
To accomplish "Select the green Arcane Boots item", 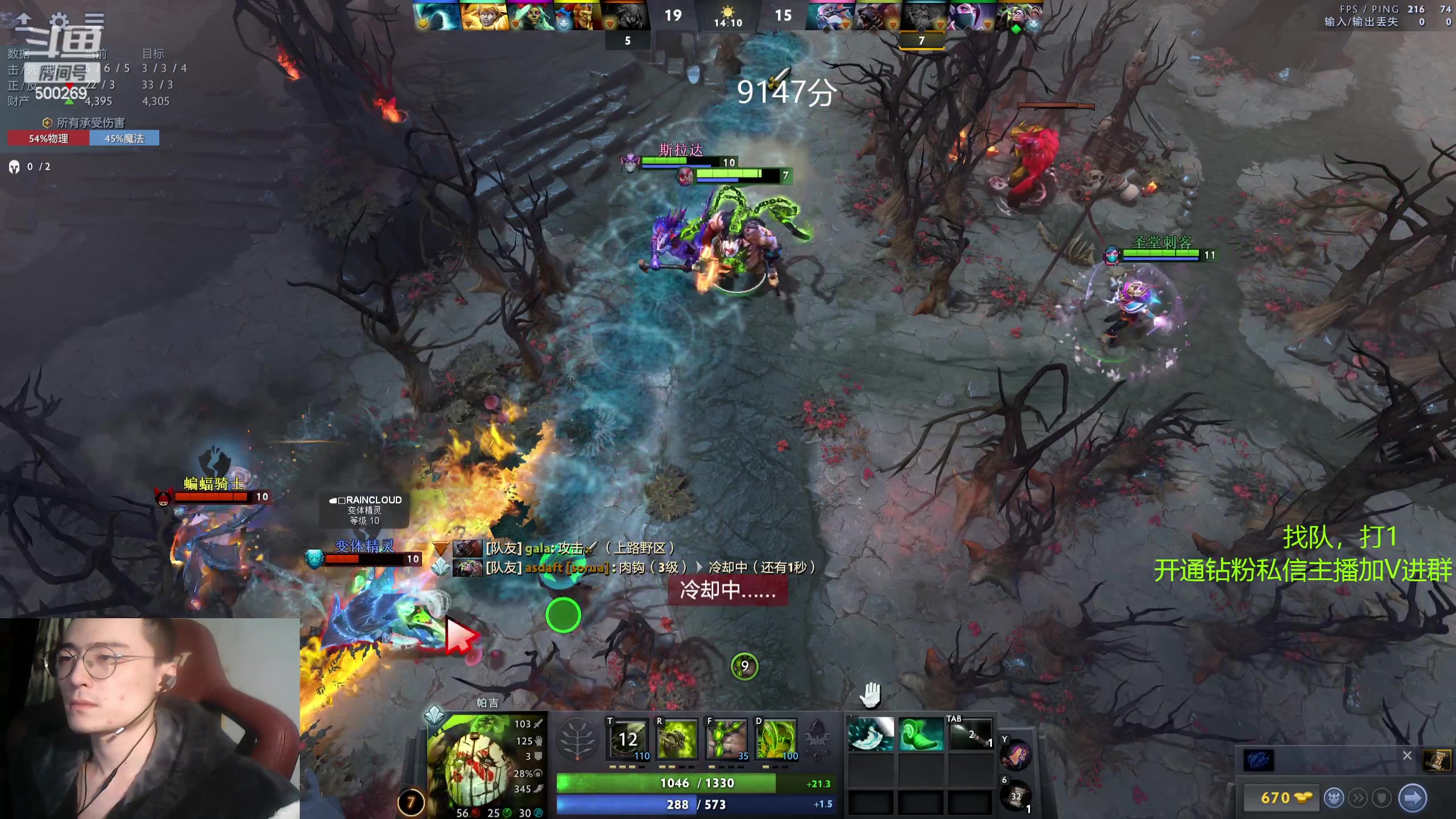I will pos(920,734).
